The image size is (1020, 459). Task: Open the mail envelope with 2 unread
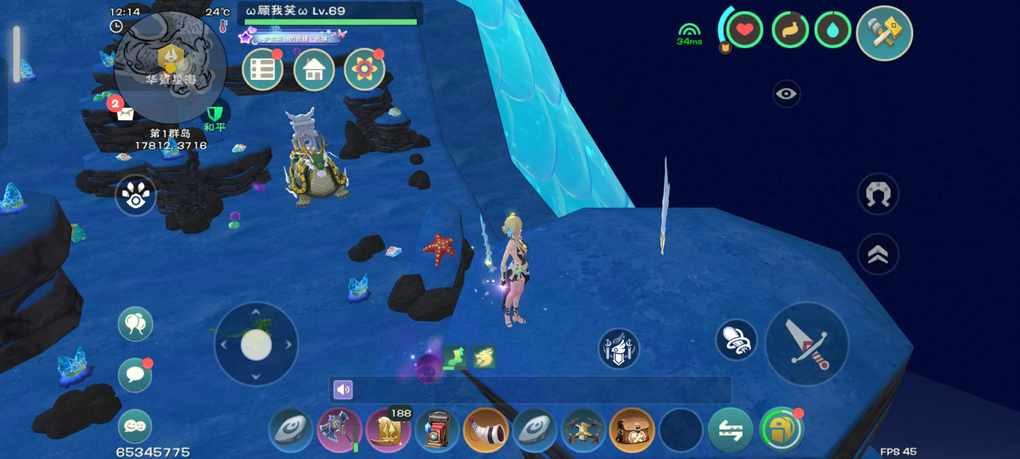click(x=123, y=111)
